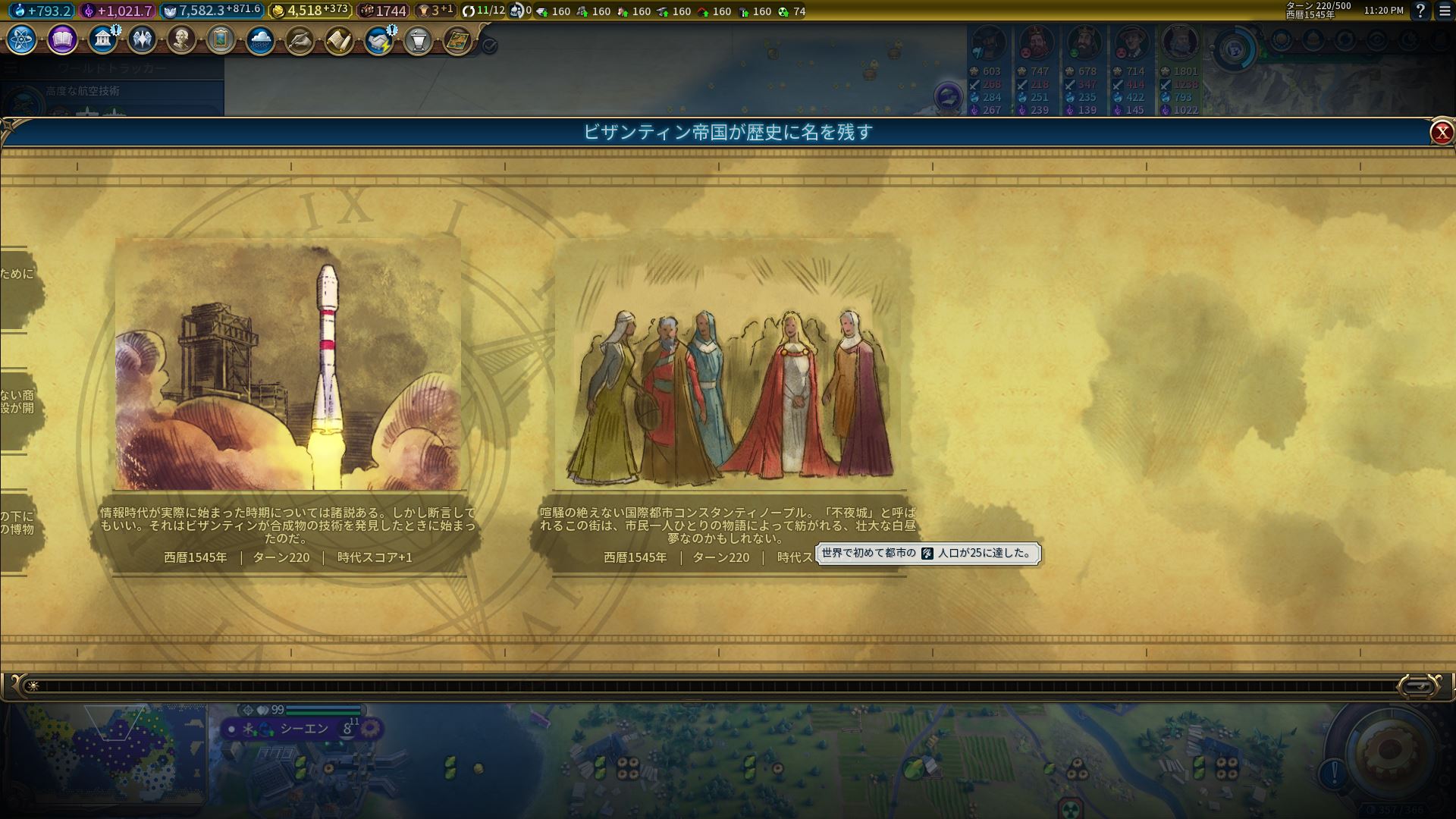Open the handshake and lightning icon
Screen dimensions: 1456x819
[378, 40]
